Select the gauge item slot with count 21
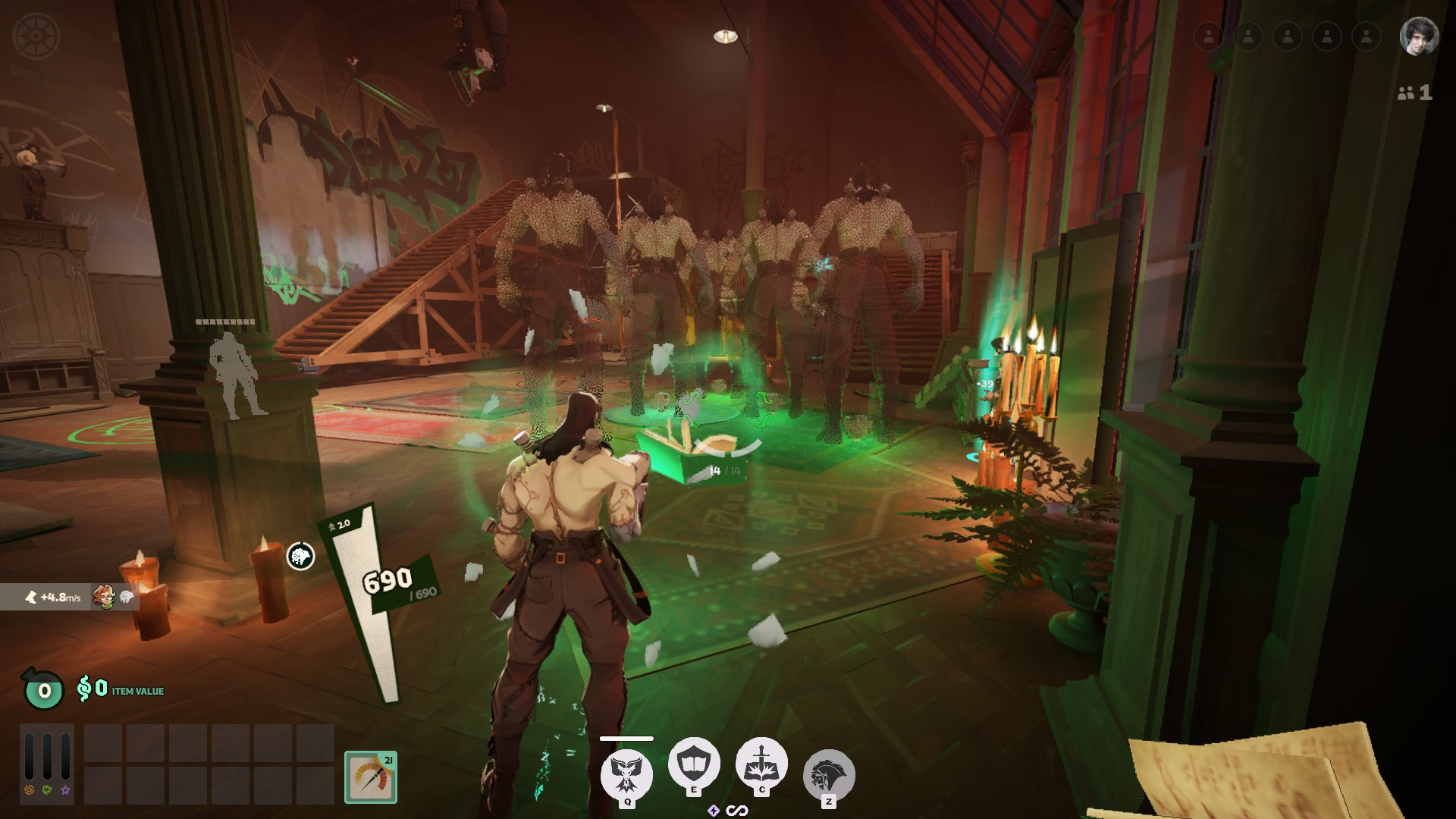Image resolution: width=1456 pixels, height=819 pixels. pyautogui.click(x=371, y=777)
